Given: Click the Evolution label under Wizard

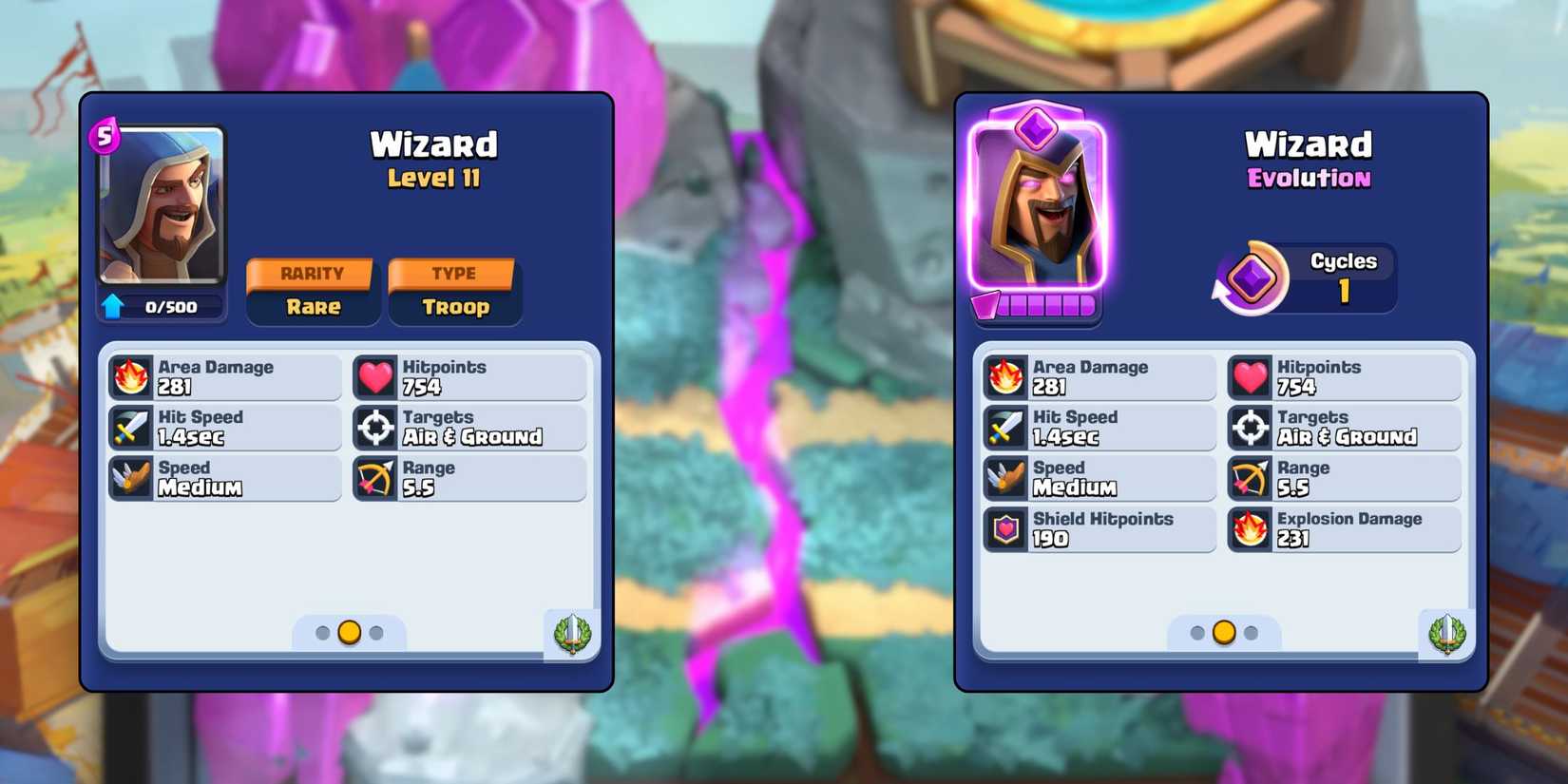Looking at the screenshot, I should 1307,179.
